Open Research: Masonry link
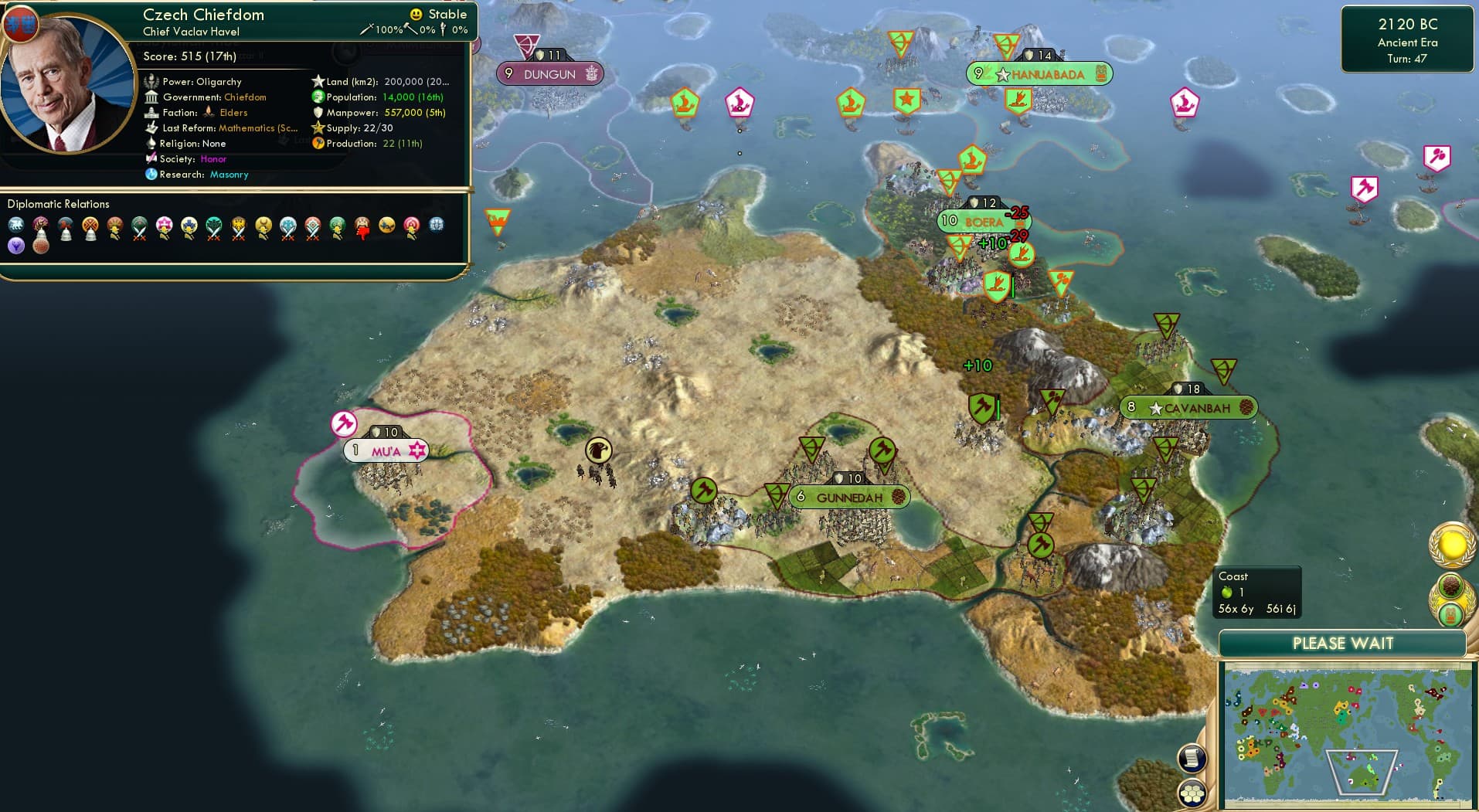Viewport: 1479px width, 812px height. click(x=229, y=175)
